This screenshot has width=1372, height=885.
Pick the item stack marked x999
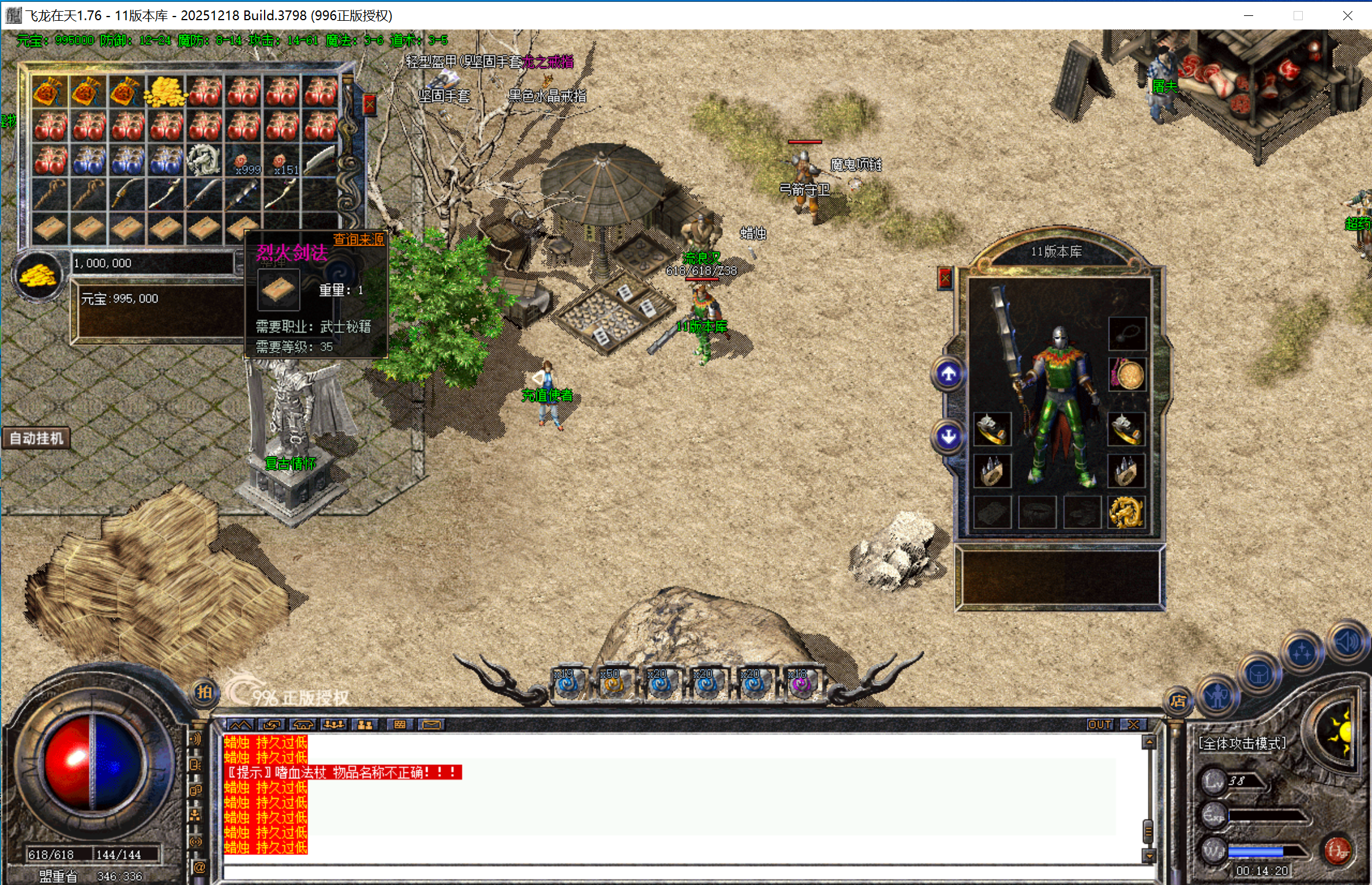coord(243,161)
